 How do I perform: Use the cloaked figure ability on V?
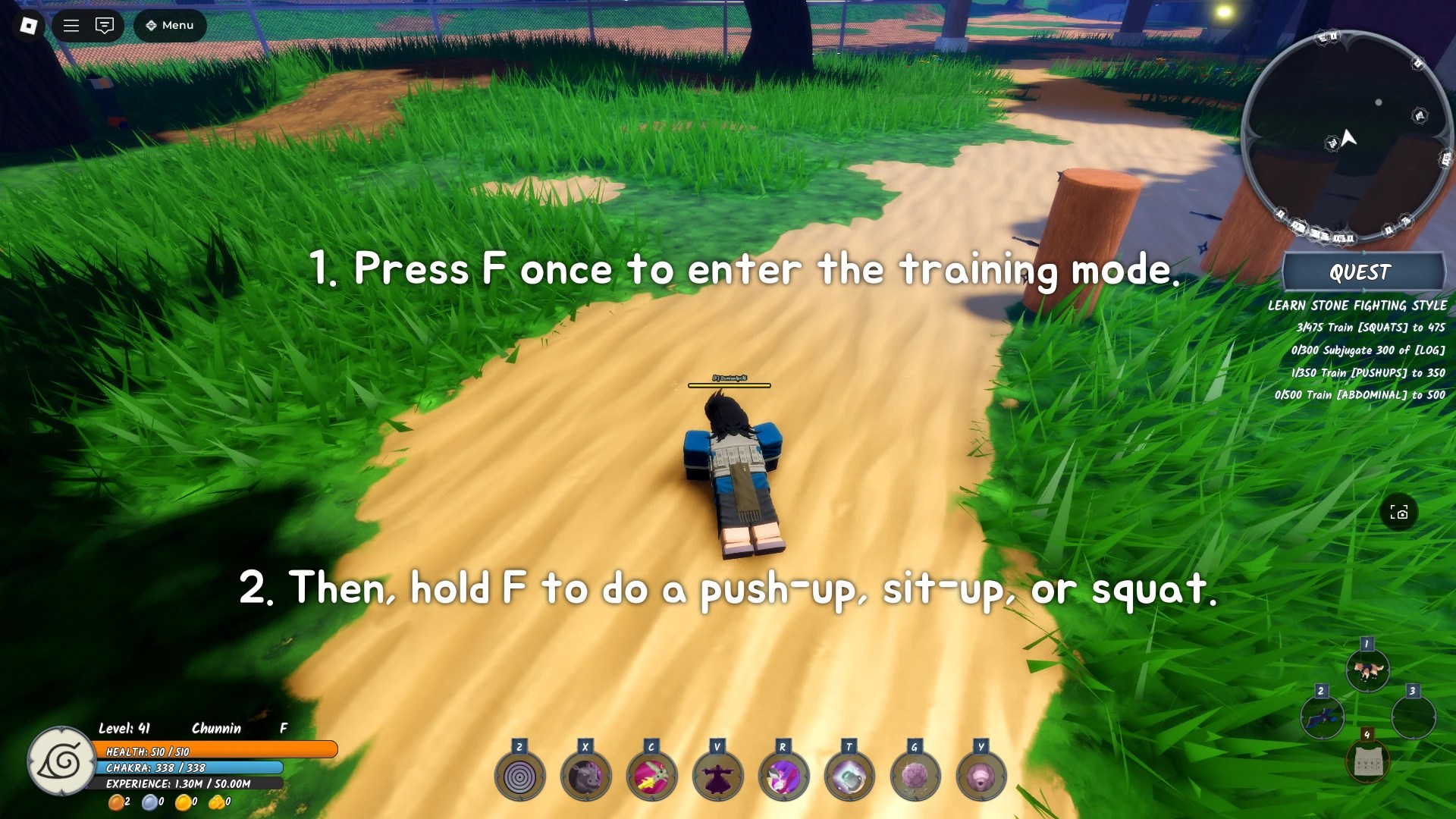tap(717, 775)
